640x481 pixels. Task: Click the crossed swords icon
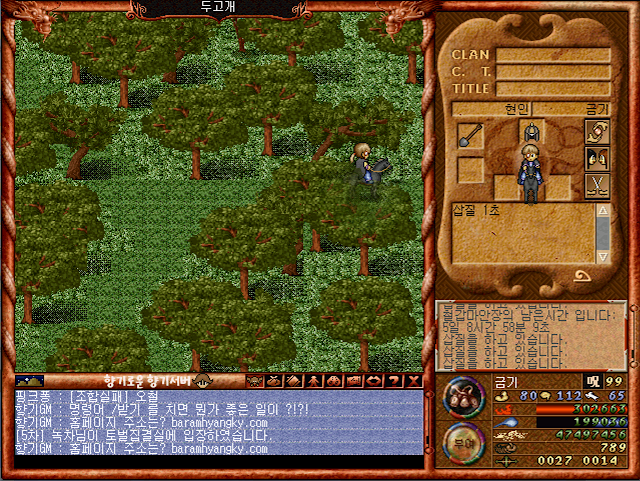596,186
